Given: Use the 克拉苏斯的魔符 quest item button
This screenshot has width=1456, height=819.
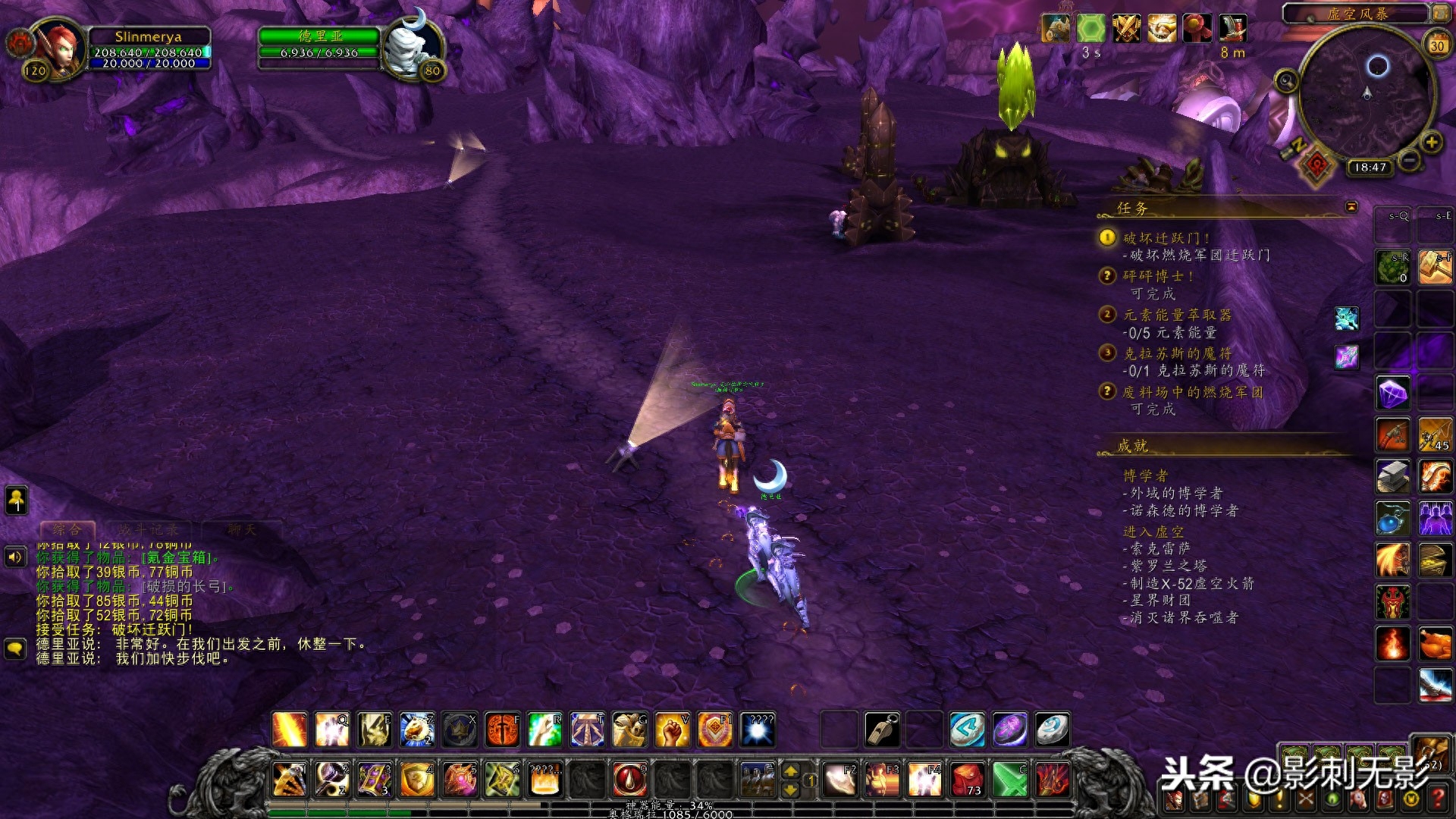Looking at the screenshot, I should [x=1347, y=356].
